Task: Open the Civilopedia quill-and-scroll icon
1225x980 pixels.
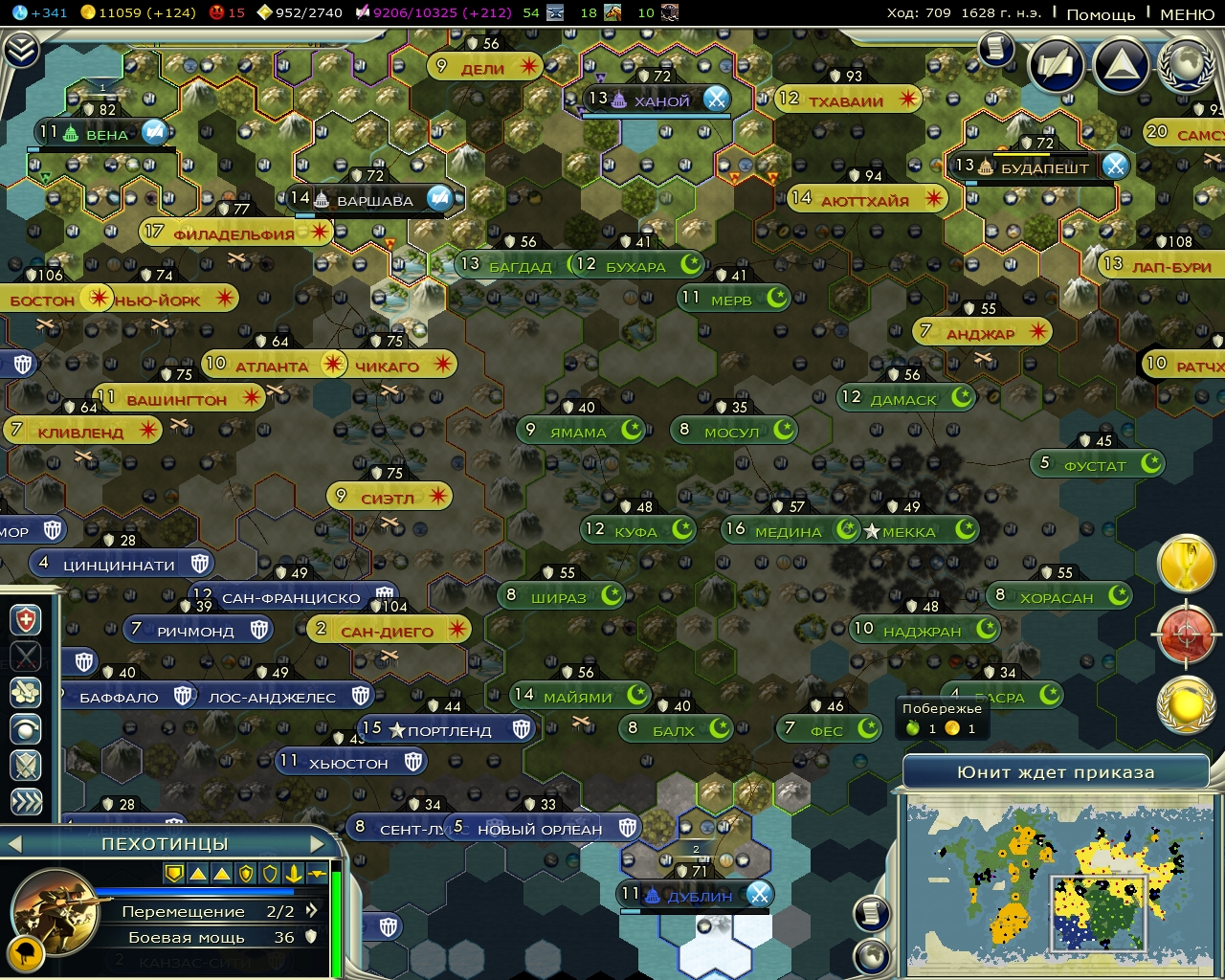Action: pos(1058,66)
